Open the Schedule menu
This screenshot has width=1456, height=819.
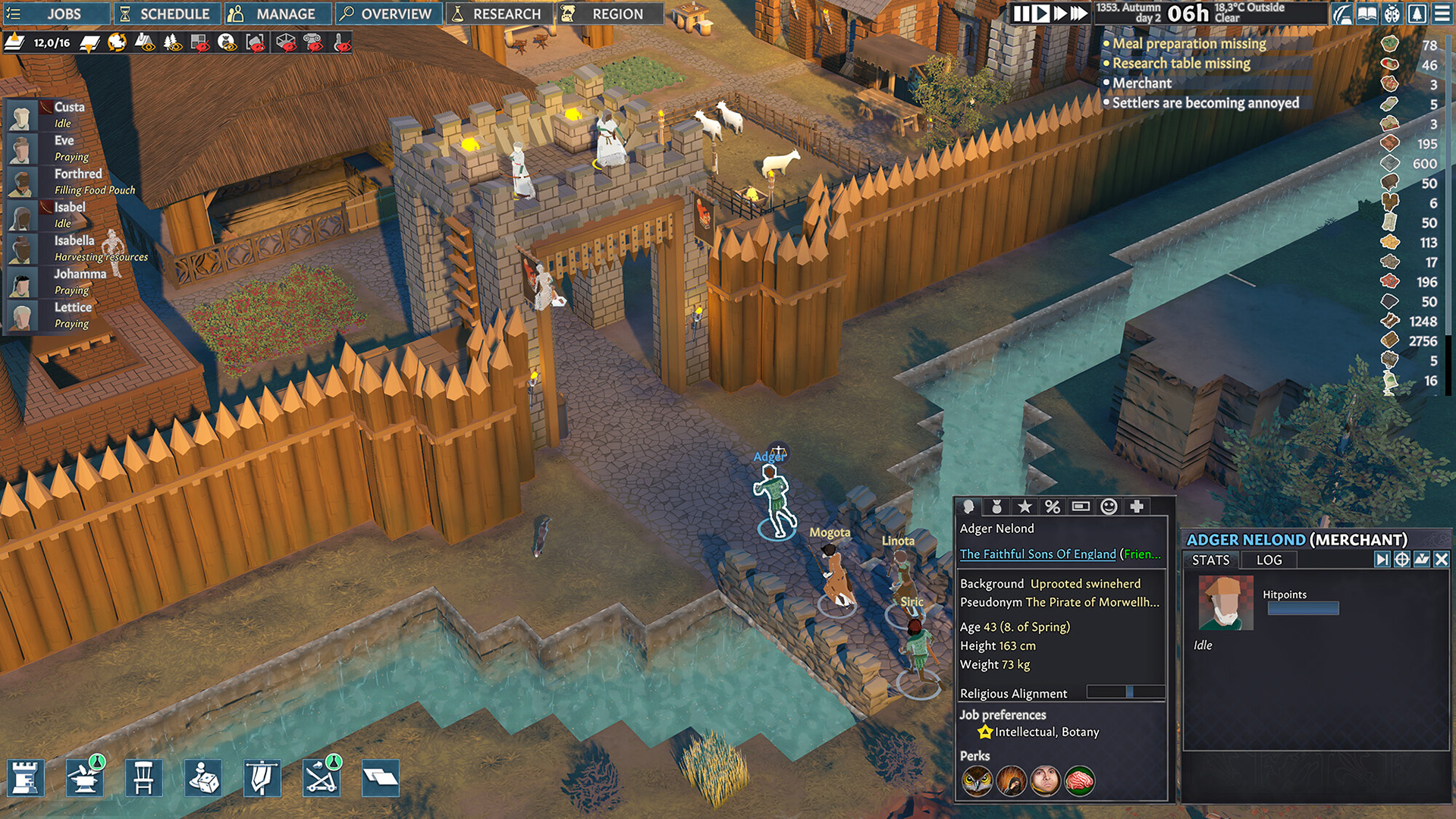pyautogui.click(x=166, y=14)
